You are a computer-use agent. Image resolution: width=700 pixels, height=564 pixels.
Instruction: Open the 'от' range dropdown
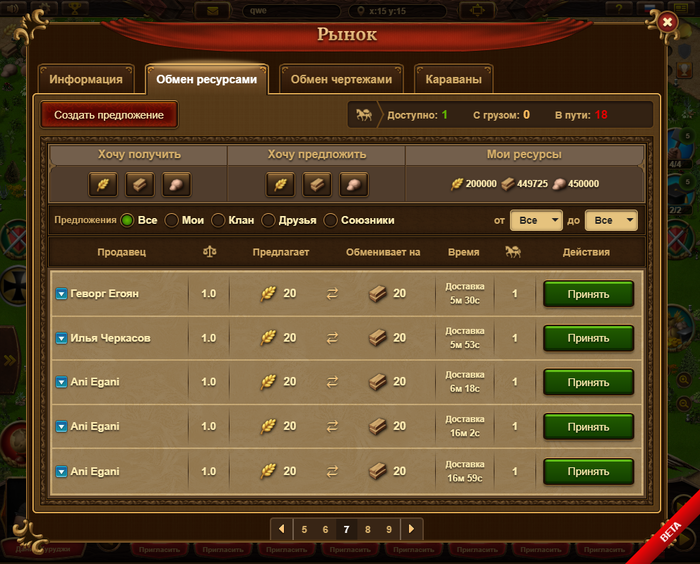click(x=536, y=220)
